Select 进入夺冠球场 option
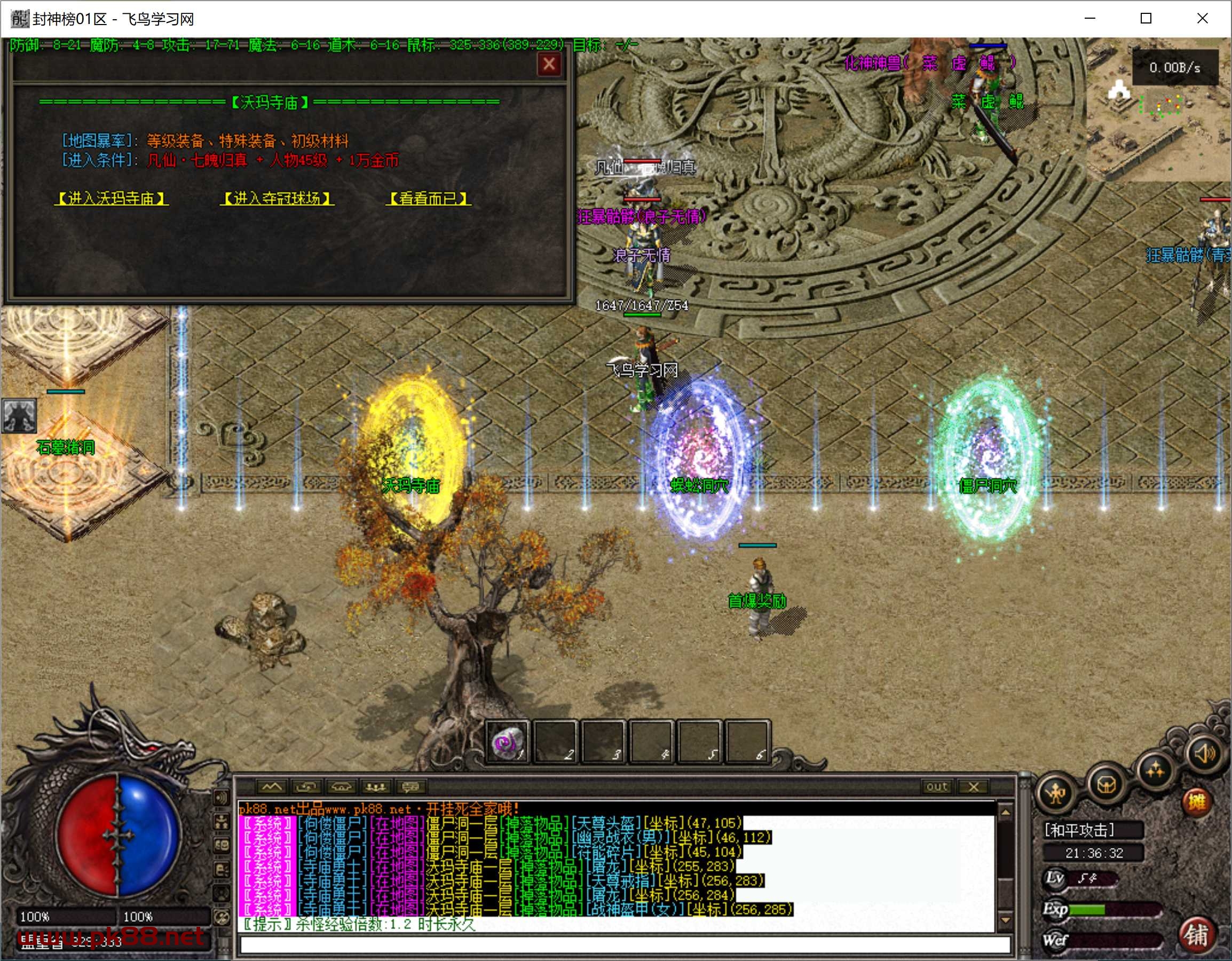This screenshot has width=1232, height=961. (x=277, y=199)
